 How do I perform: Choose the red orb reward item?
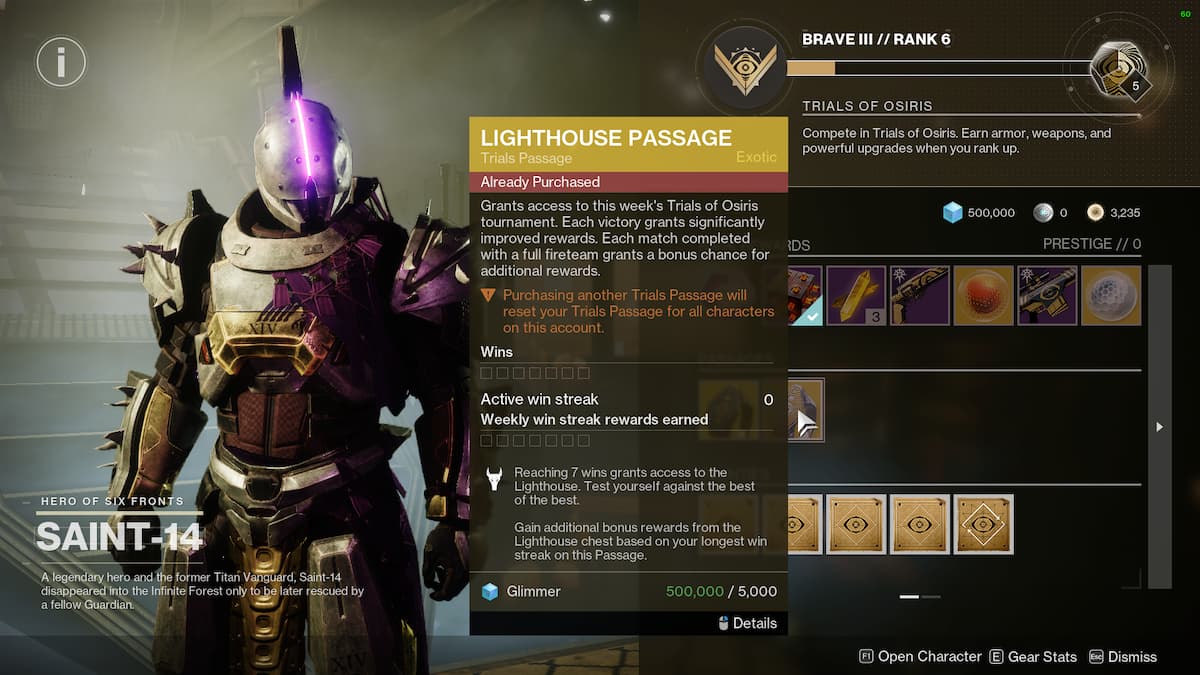coord(984,295)
